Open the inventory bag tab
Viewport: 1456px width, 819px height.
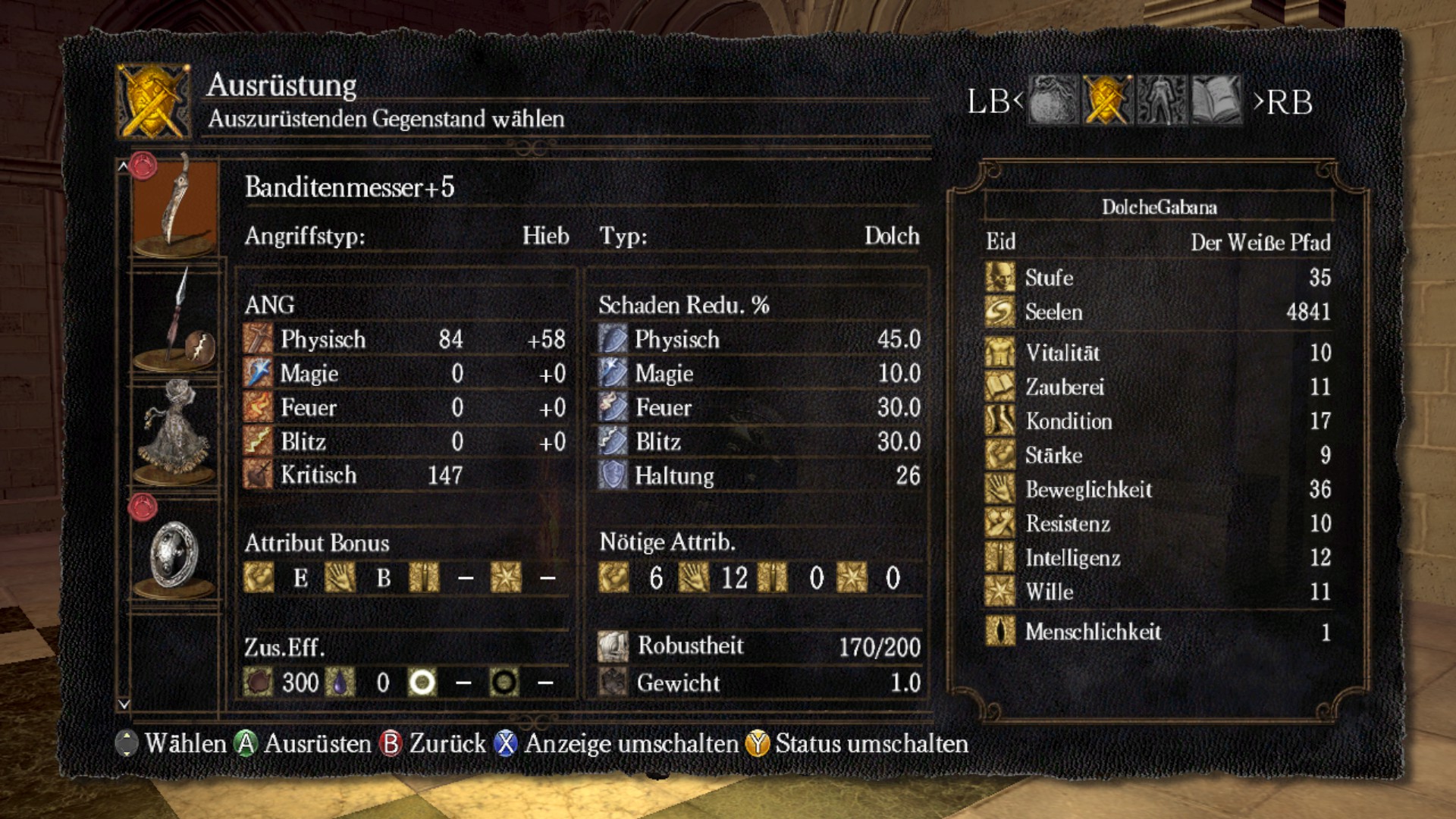coord(1053,100)
